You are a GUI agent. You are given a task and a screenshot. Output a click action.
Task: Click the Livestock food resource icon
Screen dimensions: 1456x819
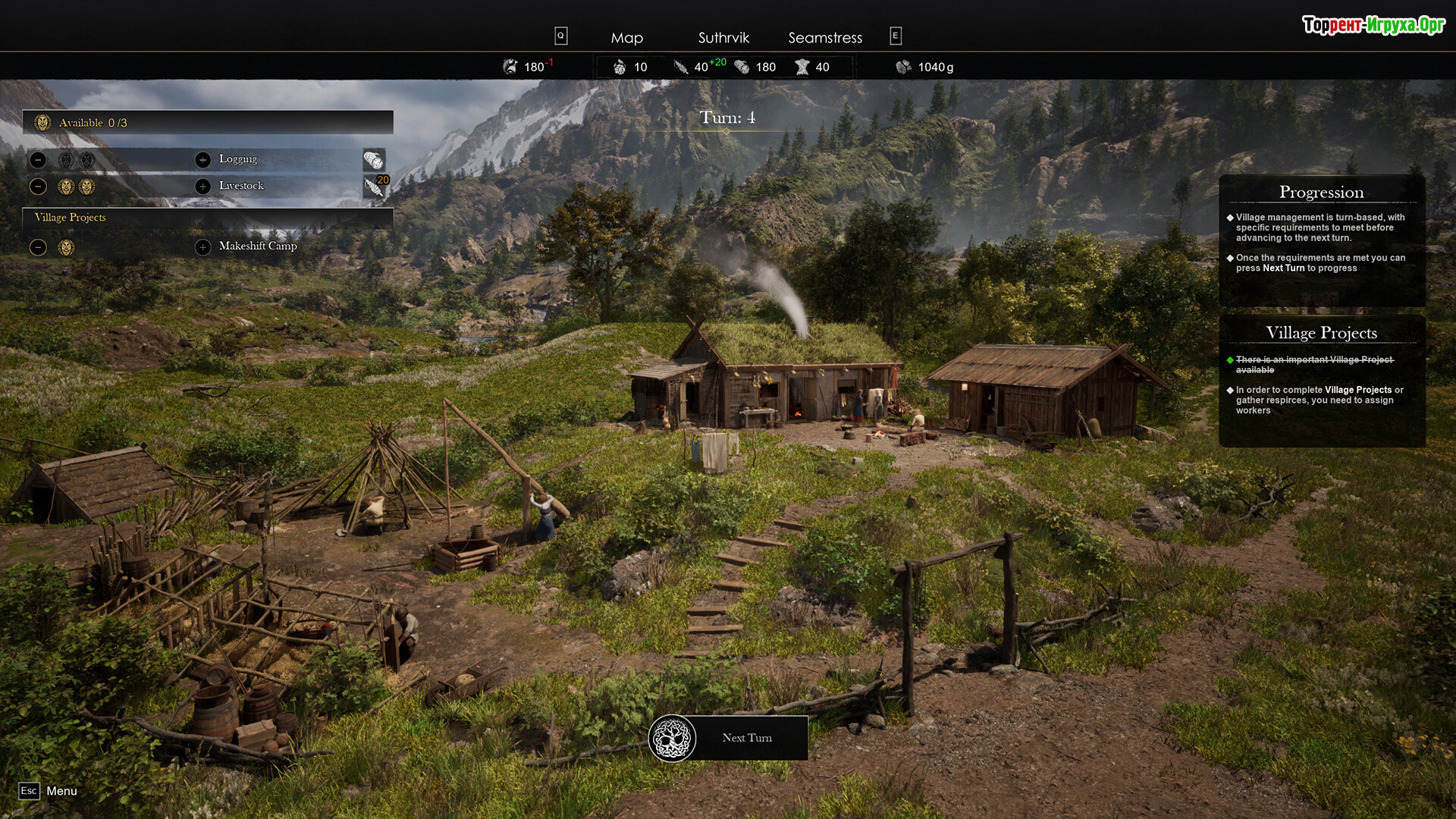pos(374,187)
